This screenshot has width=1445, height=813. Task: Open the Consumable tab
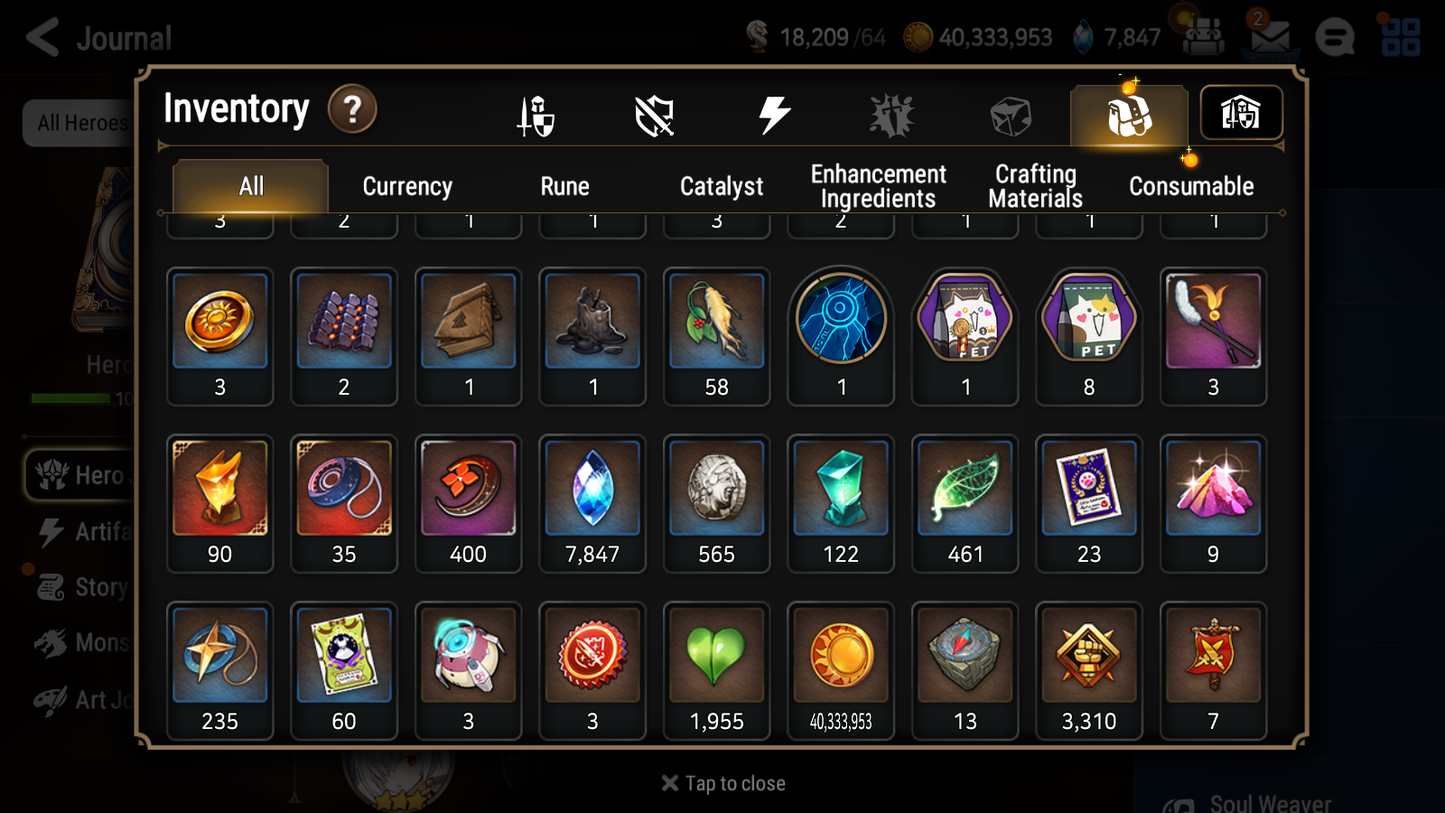[x=1191, y=185]
